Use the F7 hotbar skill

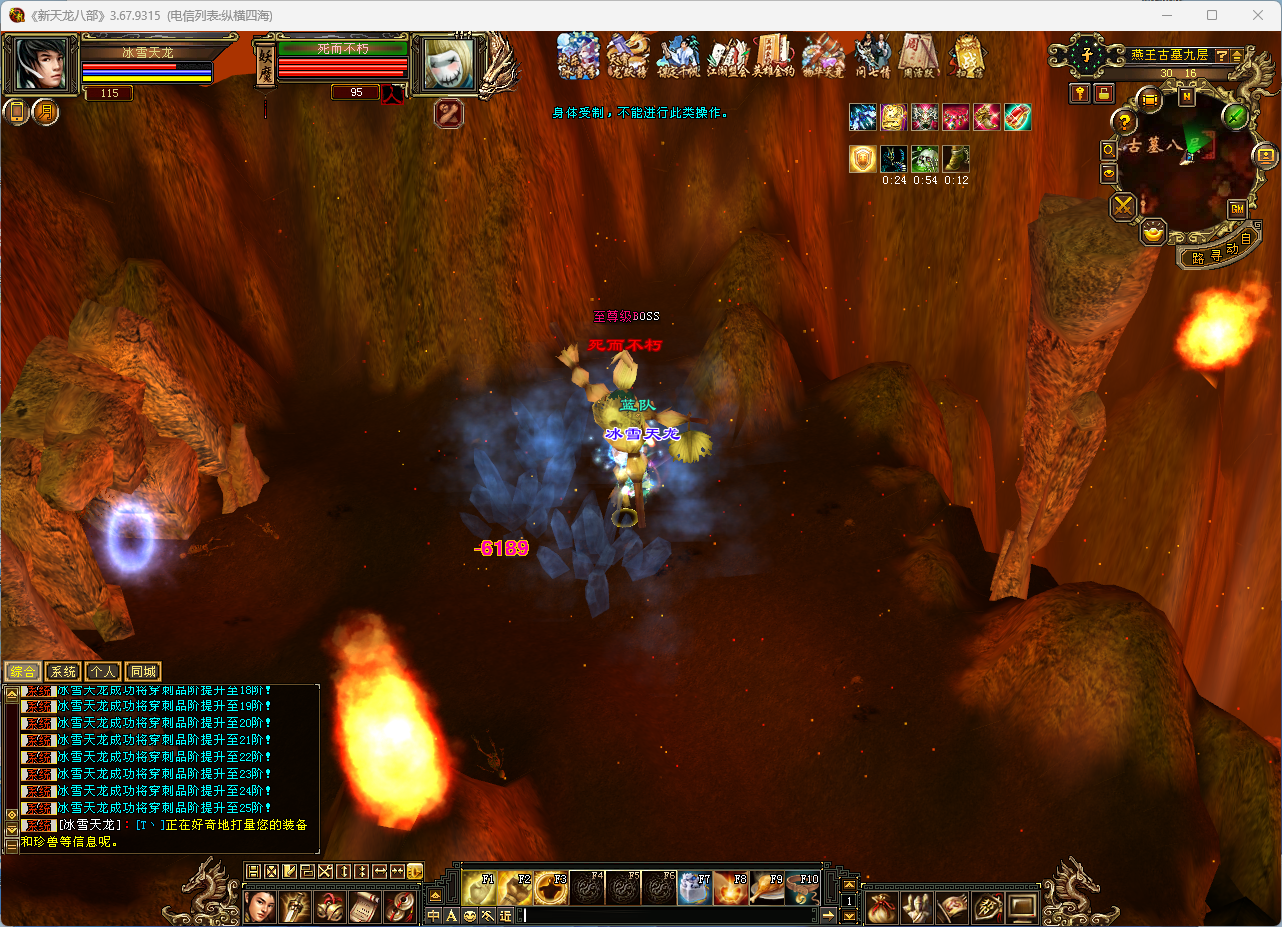pos(694,888)
